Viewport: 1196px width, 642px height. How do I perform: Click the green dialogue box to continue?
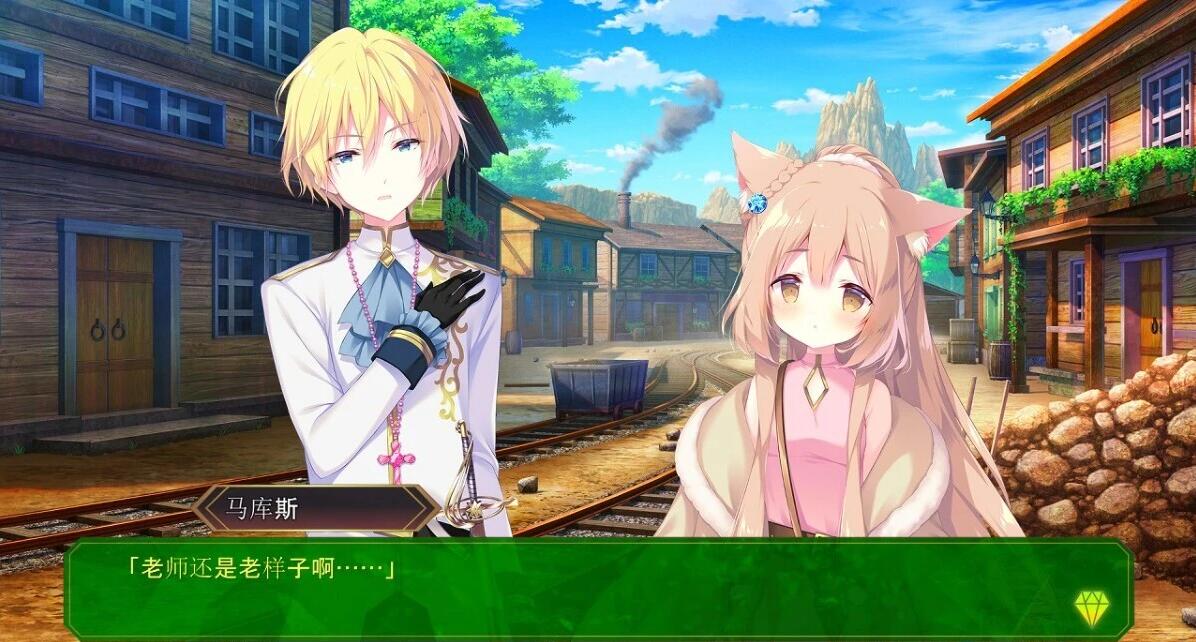coord(598,590)
